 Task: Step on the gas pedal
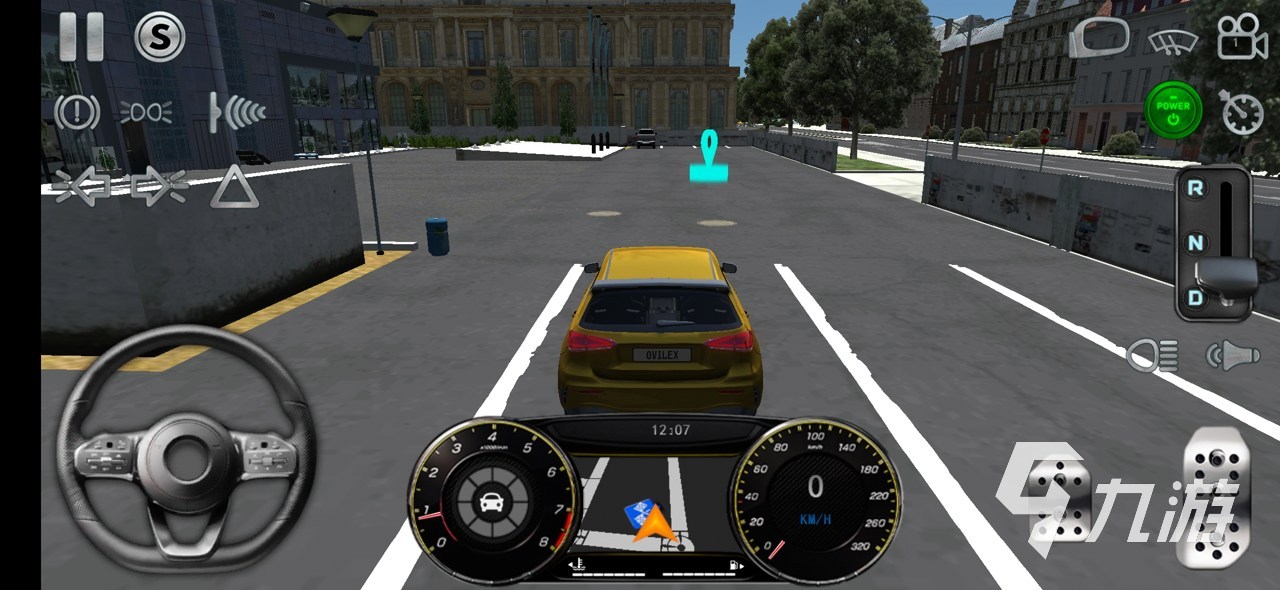(1216, 495)
